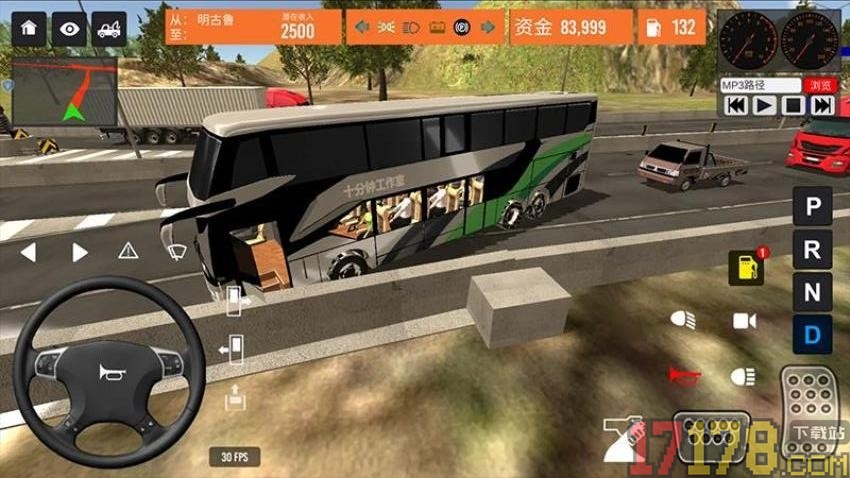Open the home menu icon
Viewport: 850px width, 478px height.
point(29,28)
